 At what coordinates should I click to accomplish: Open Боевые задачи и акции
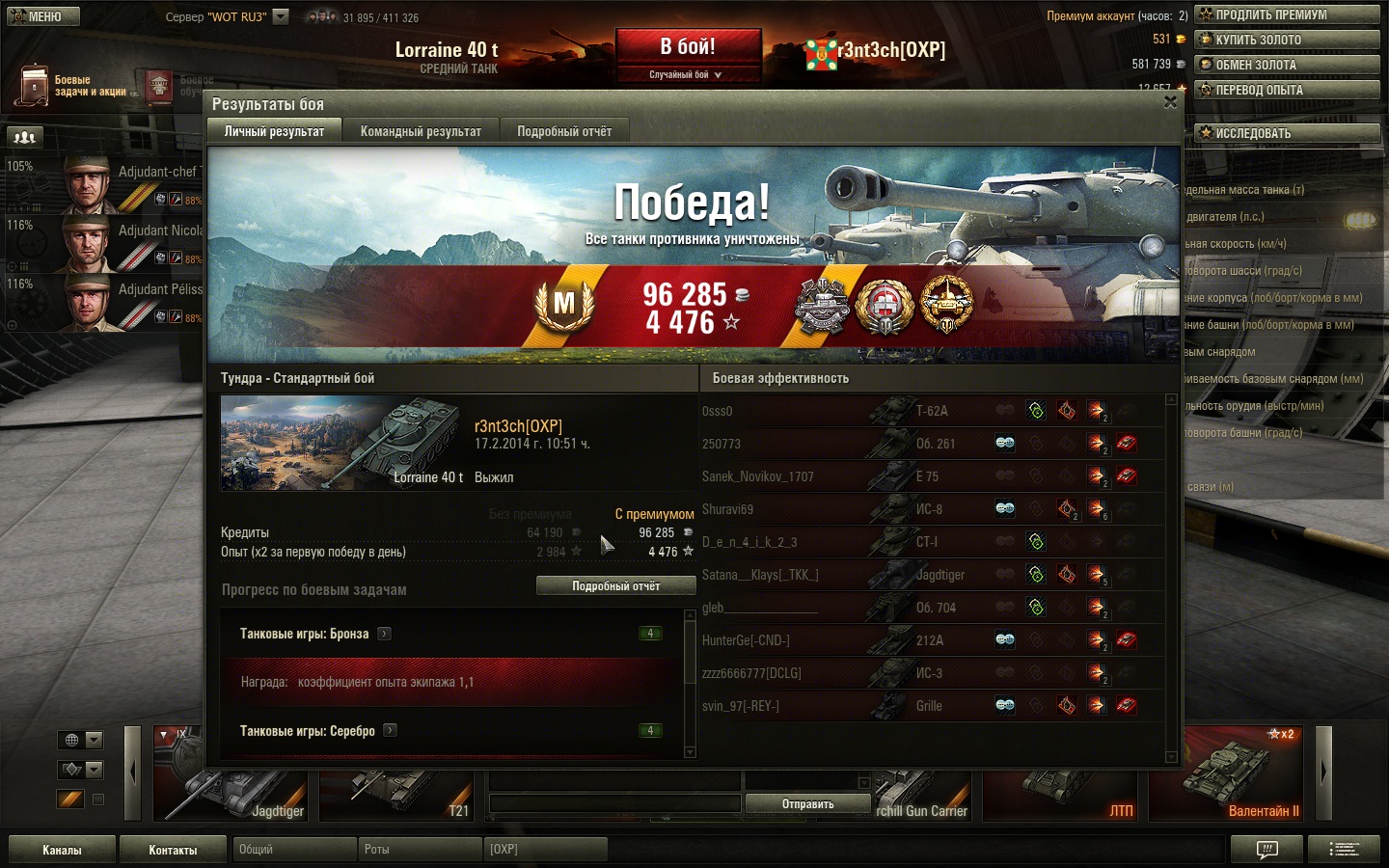[x=70, y=86]
